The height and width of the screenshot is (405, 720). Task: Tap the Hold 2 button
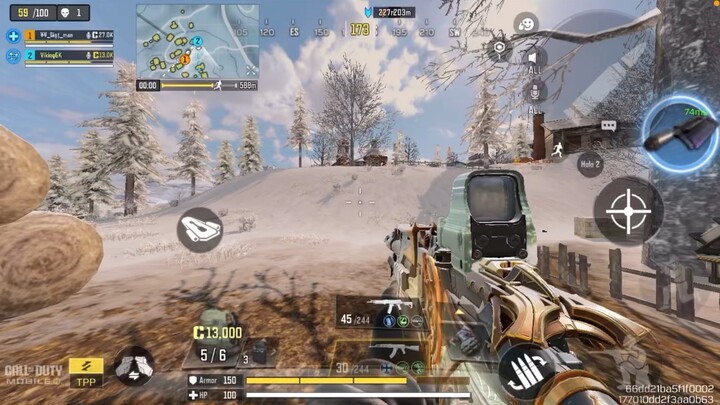point(590,163)
